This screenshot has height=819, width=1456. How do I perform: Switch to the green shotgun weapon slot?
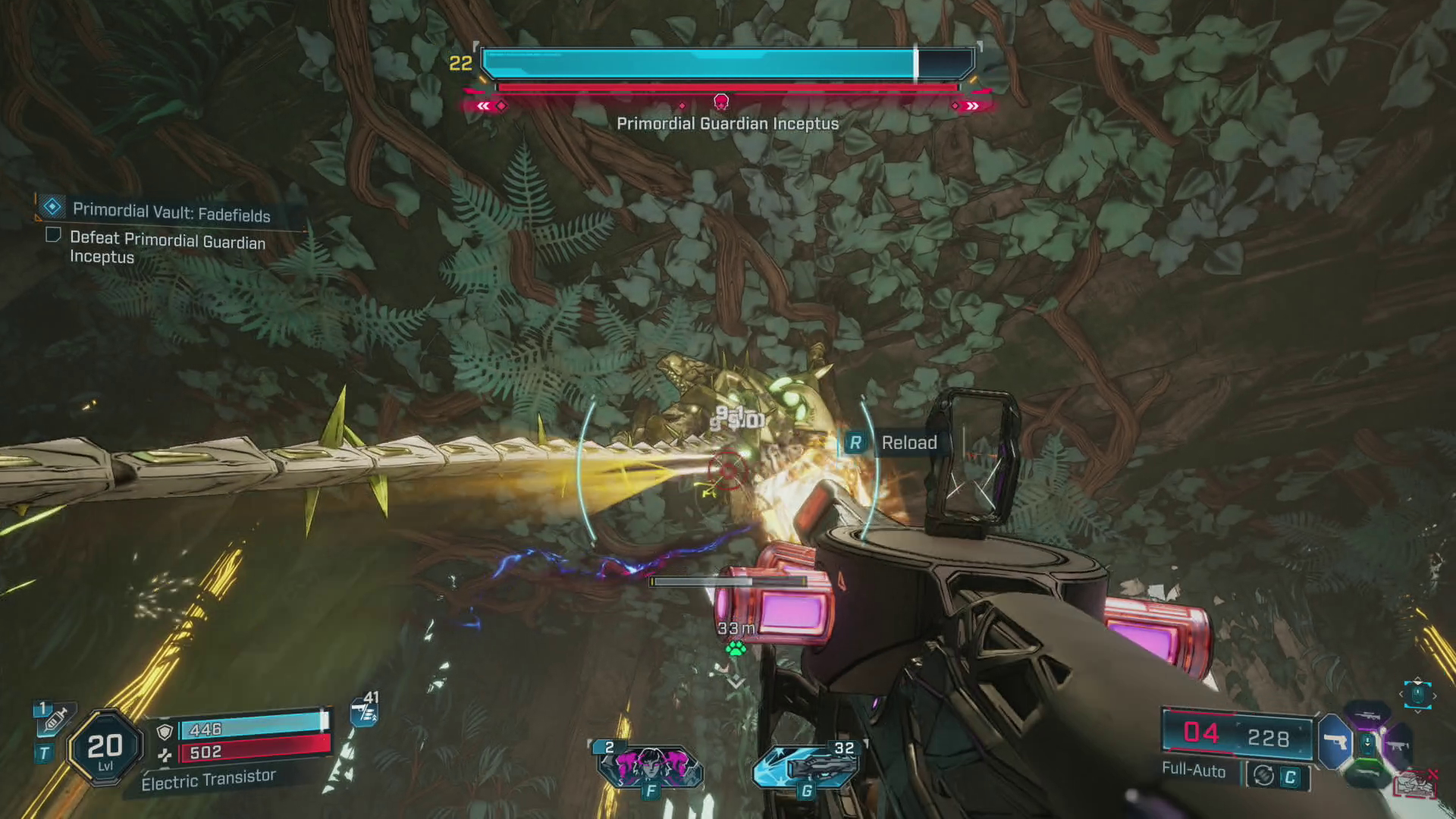click(x=1368, y=775)
